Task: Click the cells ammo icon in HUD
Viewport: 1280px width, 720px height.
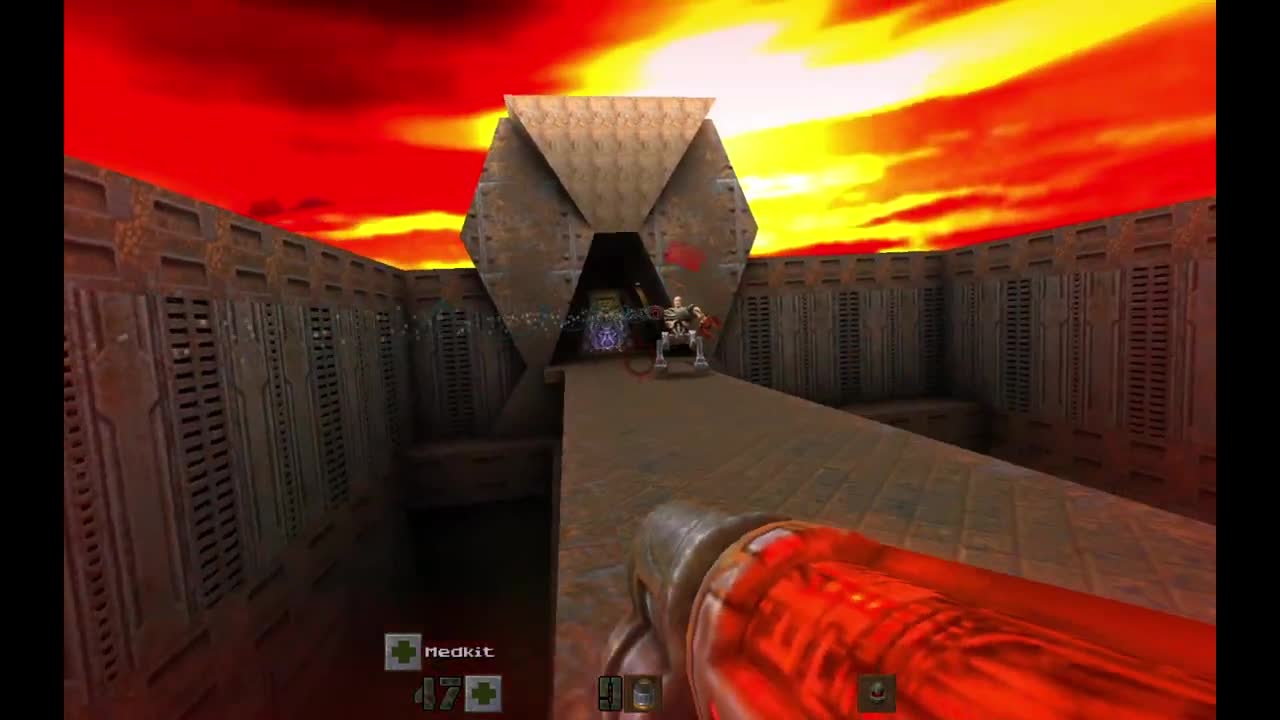Action: point(641,694)
